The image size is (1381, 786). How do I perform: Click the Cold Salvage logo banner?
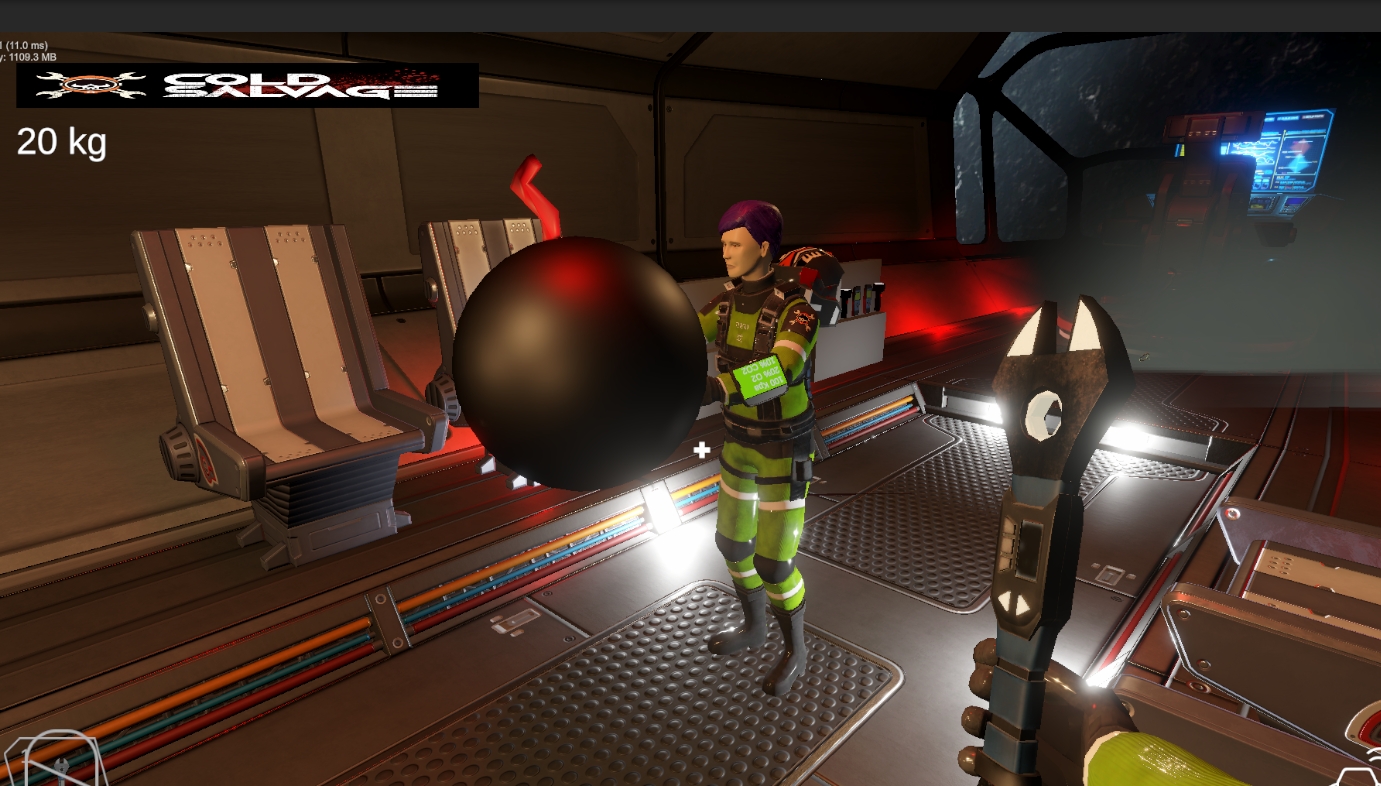247,86
